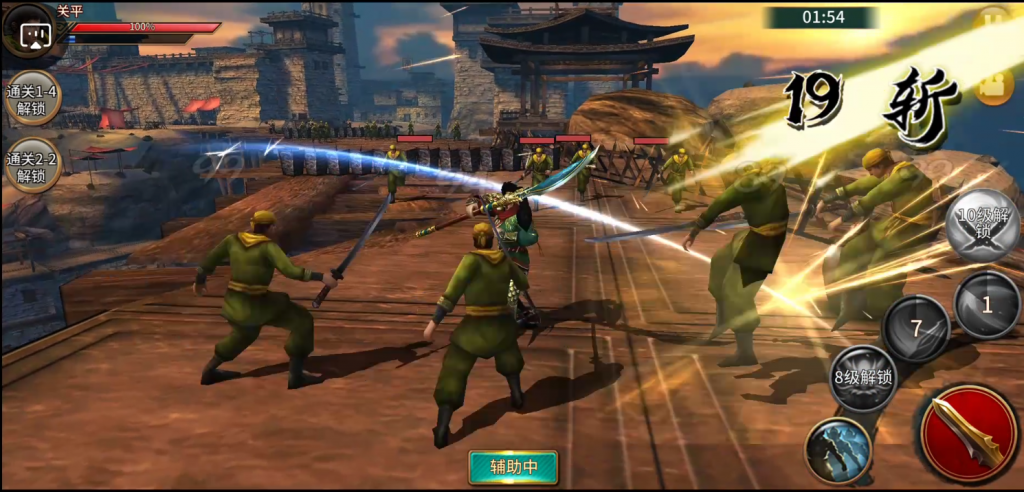1024x492 pixels.
Task: Select the locked 8级解锁 skill
Action: [864, 378]
